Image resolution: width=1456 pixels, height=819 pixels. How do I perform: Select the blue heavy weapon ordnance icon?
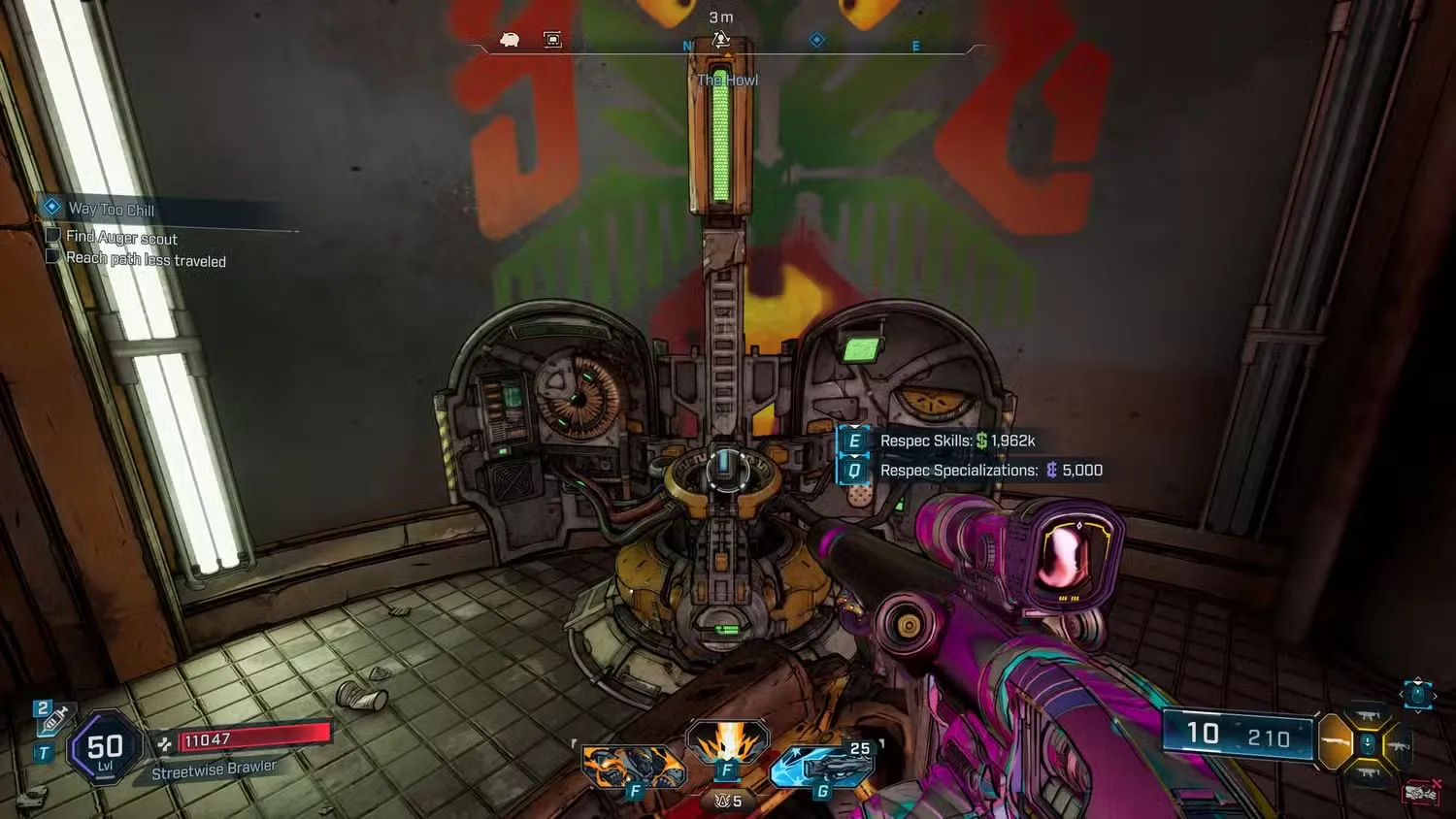823,768
